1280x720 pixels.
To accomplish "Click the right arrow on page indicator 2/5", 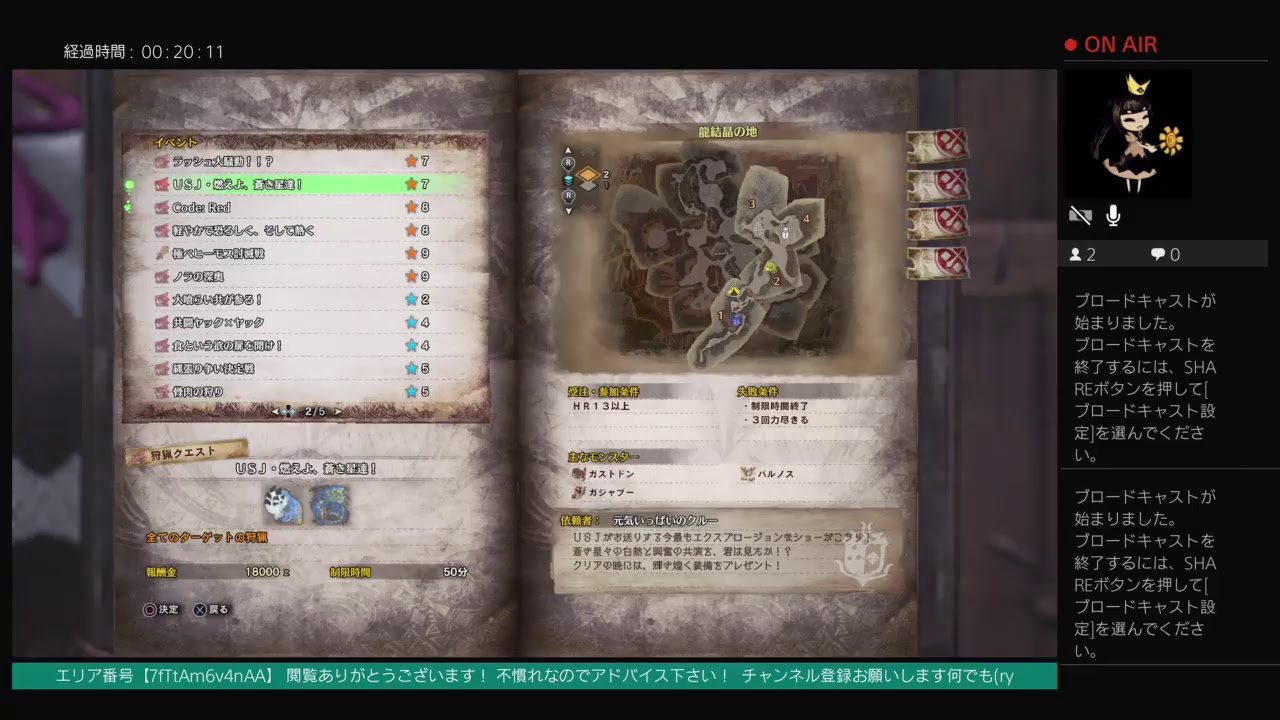I will tap(339, 411).
